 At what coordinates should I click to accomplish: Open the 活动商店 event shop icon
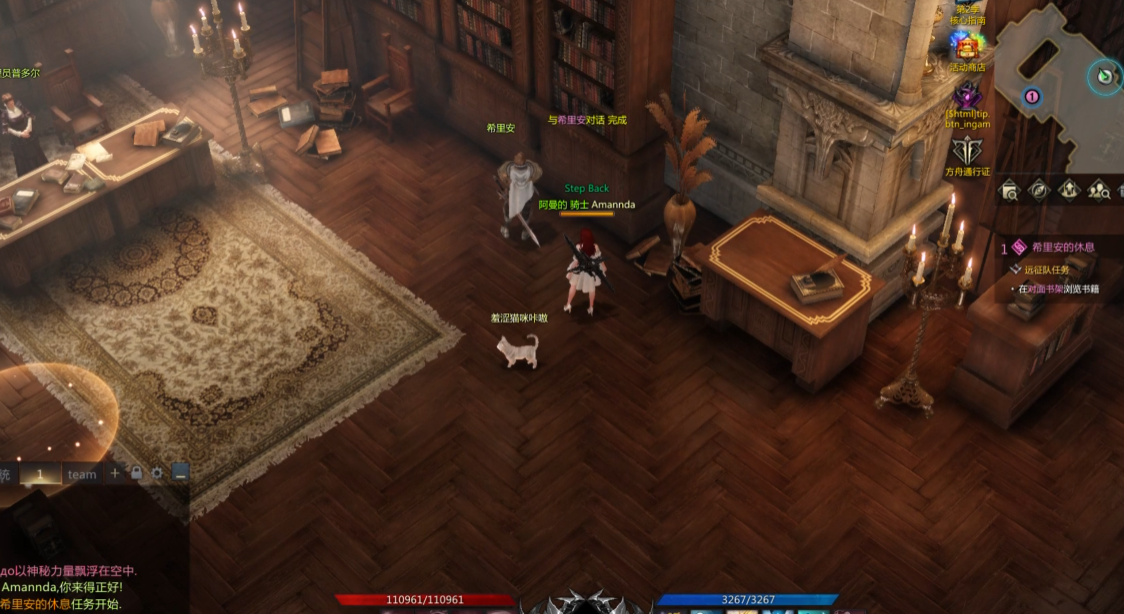[967, 46]
